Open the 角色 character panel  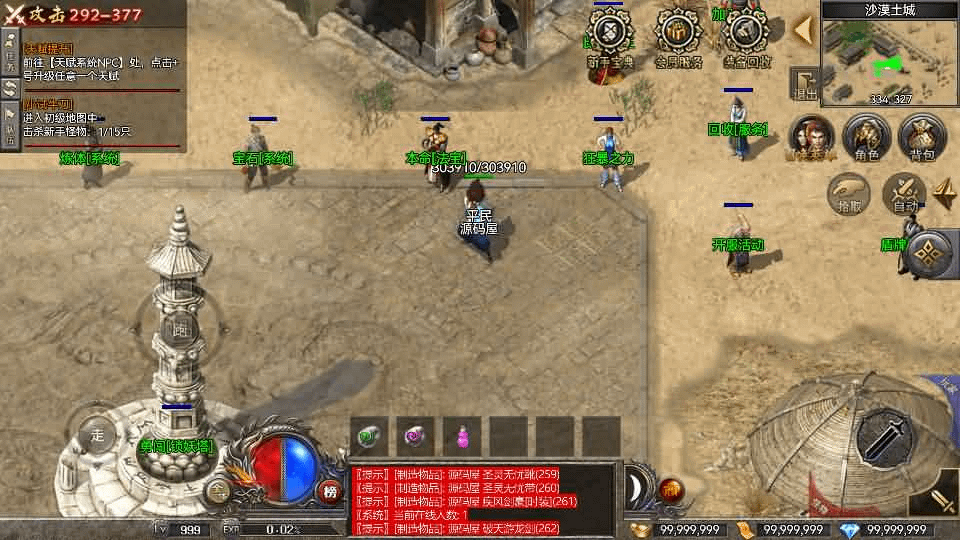[x=866, y=136]
